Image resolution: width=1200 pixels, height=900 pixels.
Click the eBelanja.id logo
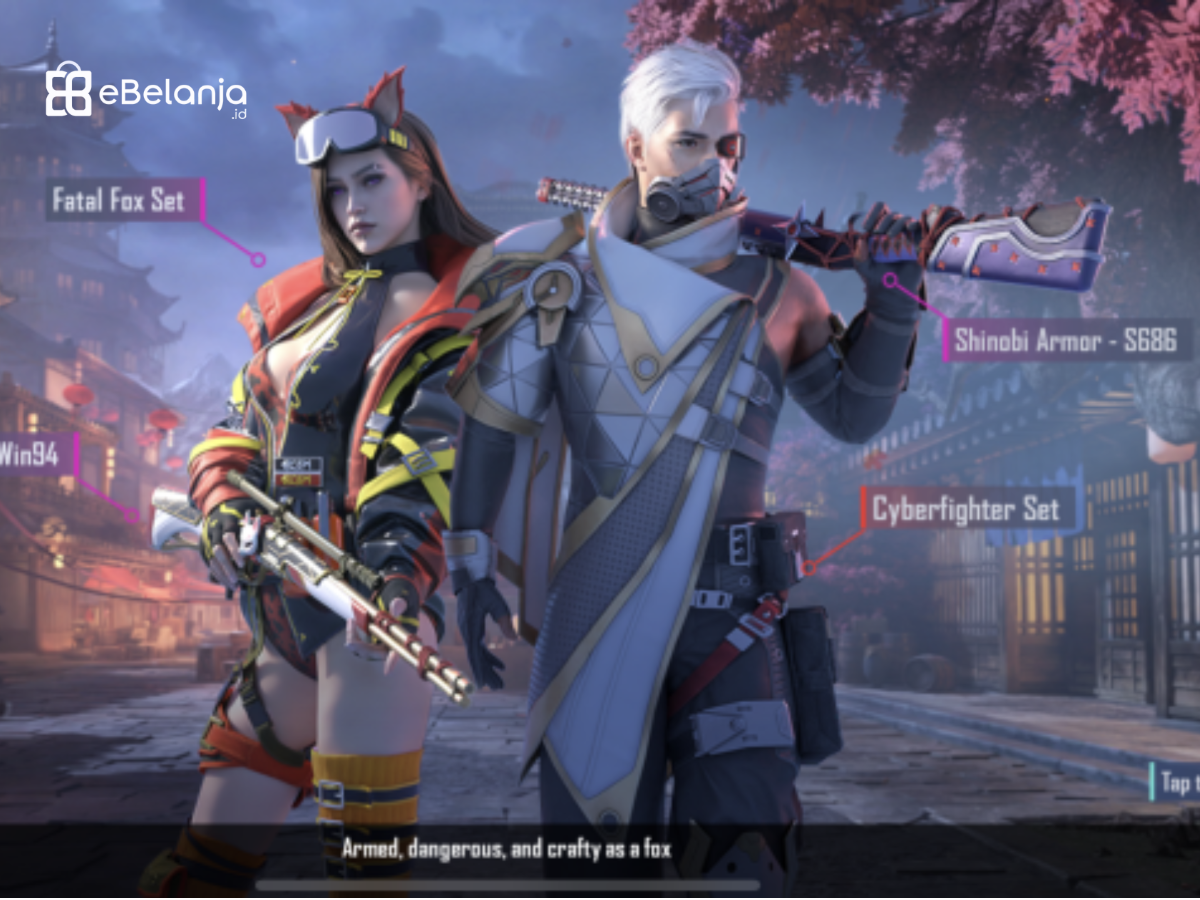[x=146, y=92]
